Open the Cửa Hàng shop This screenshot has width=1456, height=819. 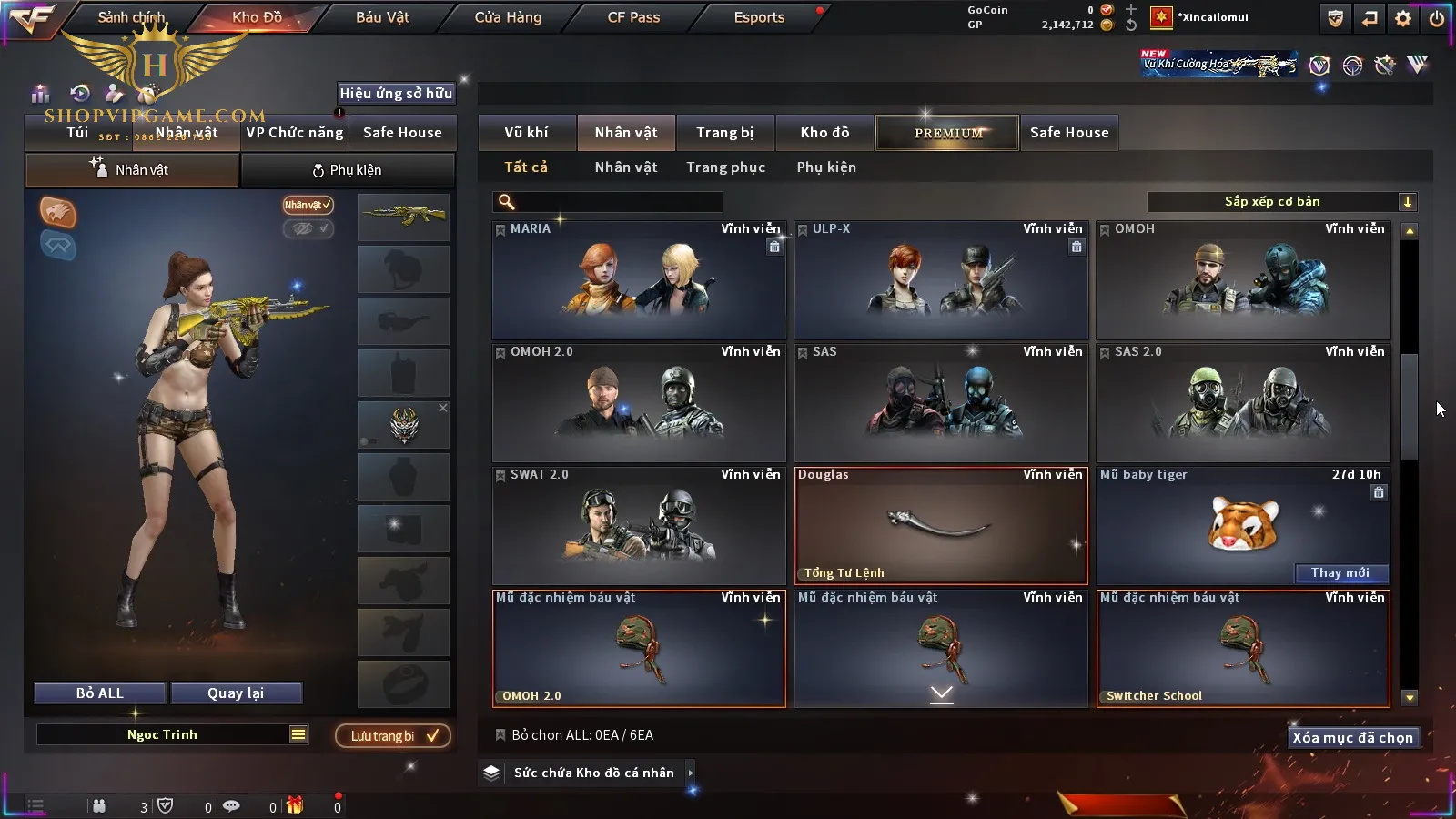pyautogui.click(x=508, y=17)
